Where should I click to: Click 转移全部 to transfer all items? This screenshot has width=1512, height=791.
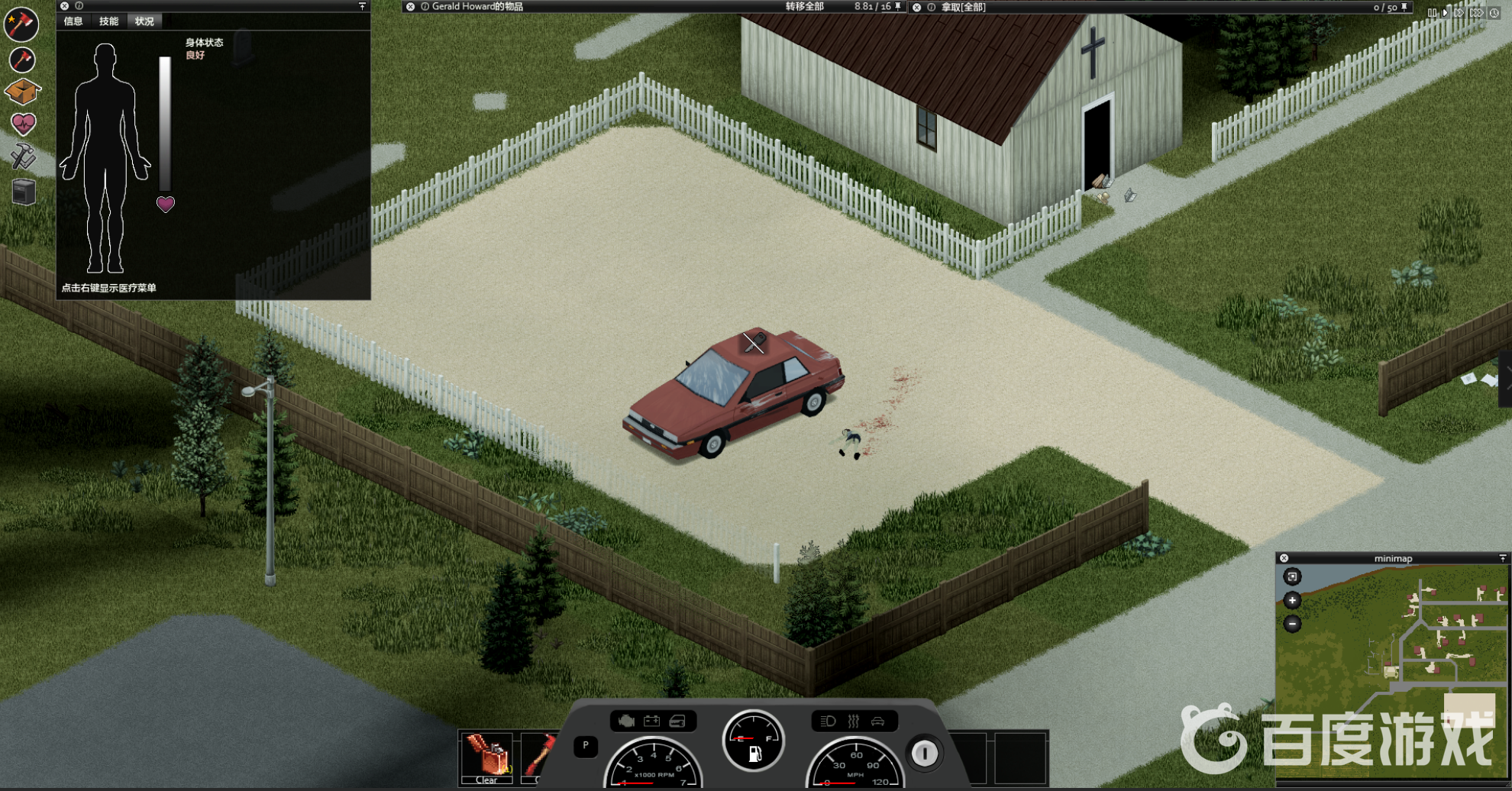(x=804, y=7)
